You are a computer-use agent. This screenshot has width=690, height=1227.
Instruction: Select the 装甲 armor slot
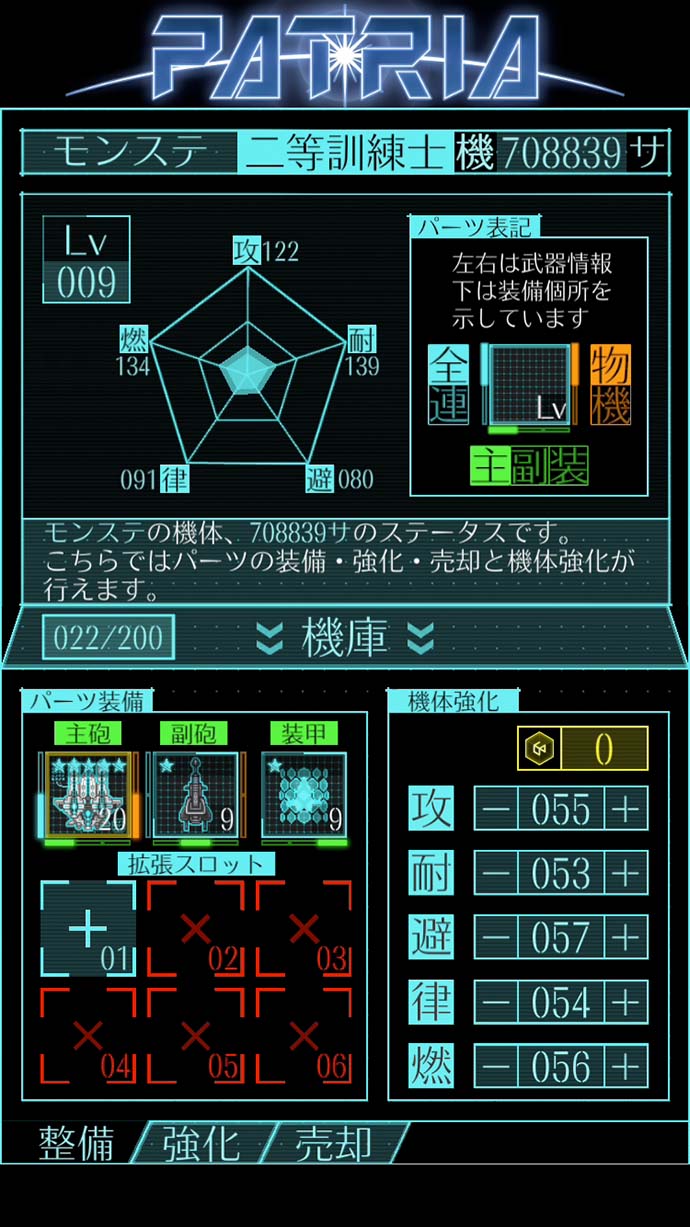[x=304, y=795]
